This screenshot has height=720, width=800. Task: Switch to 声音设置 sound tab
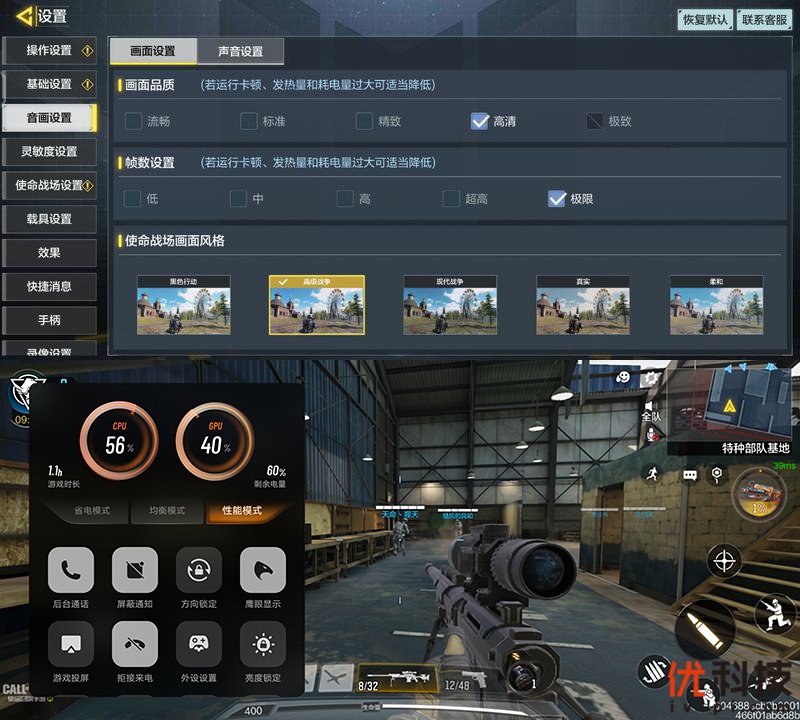(239, 52)
